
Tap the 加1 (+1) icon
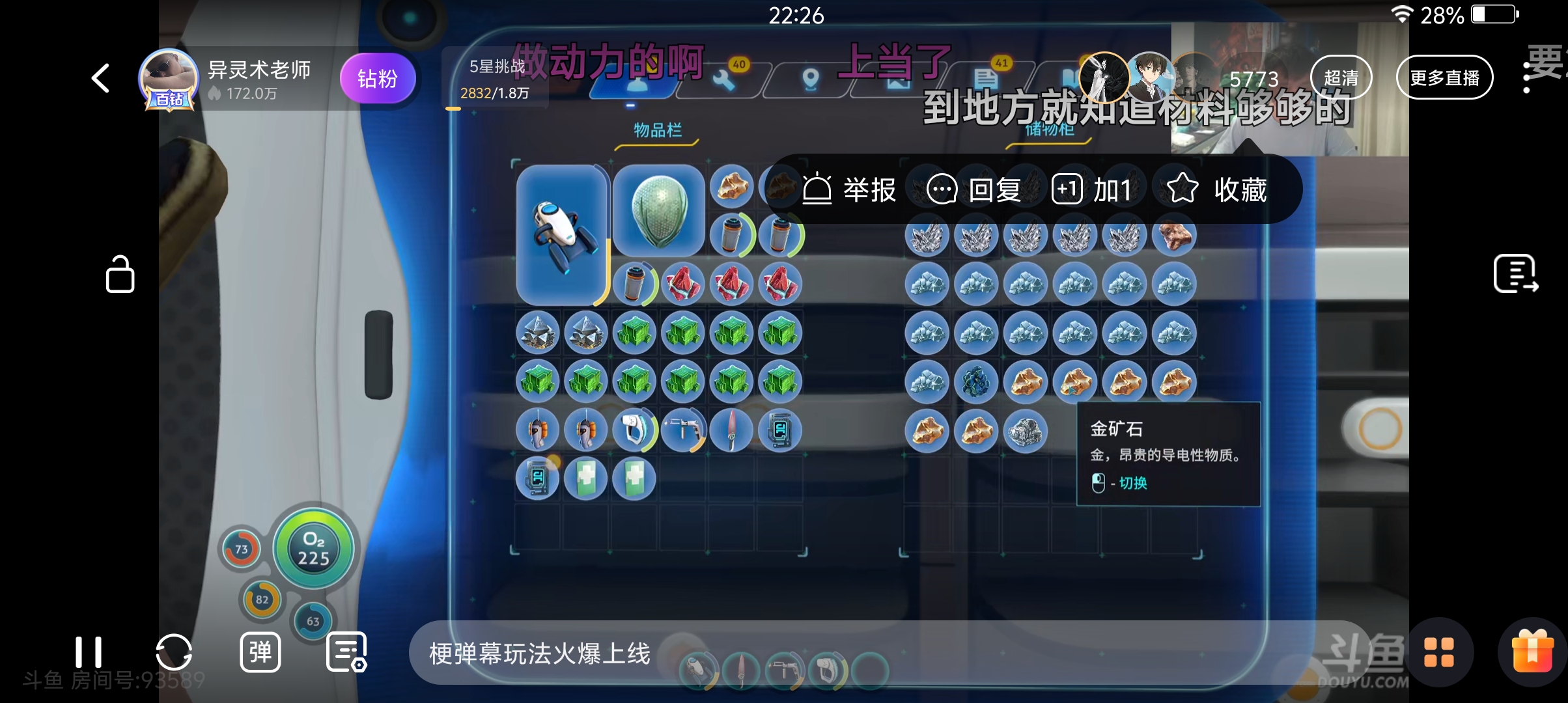[x=1068, y=189]
